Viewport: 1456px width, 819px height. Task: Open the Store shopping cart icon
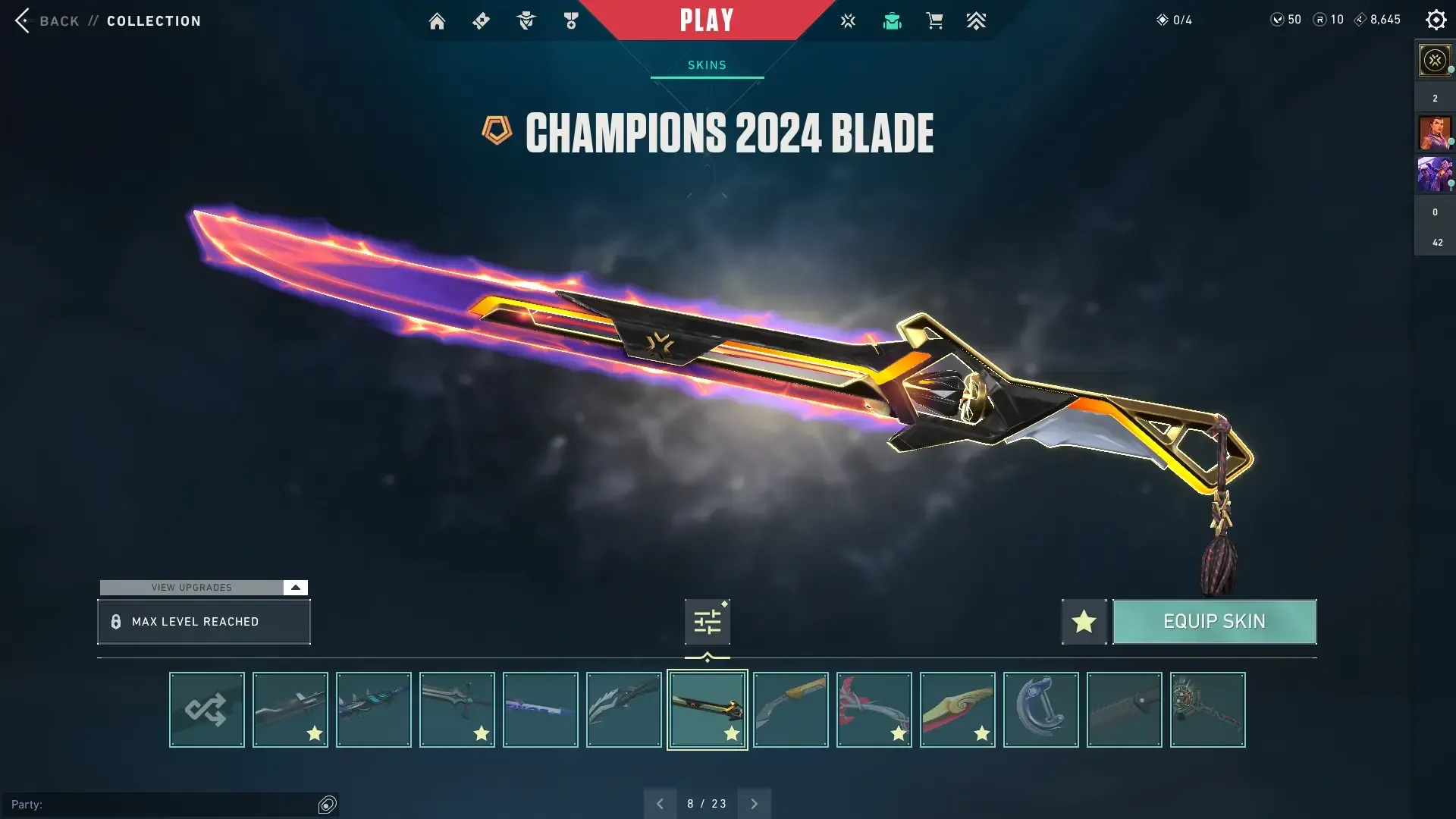tap(934, 20)
